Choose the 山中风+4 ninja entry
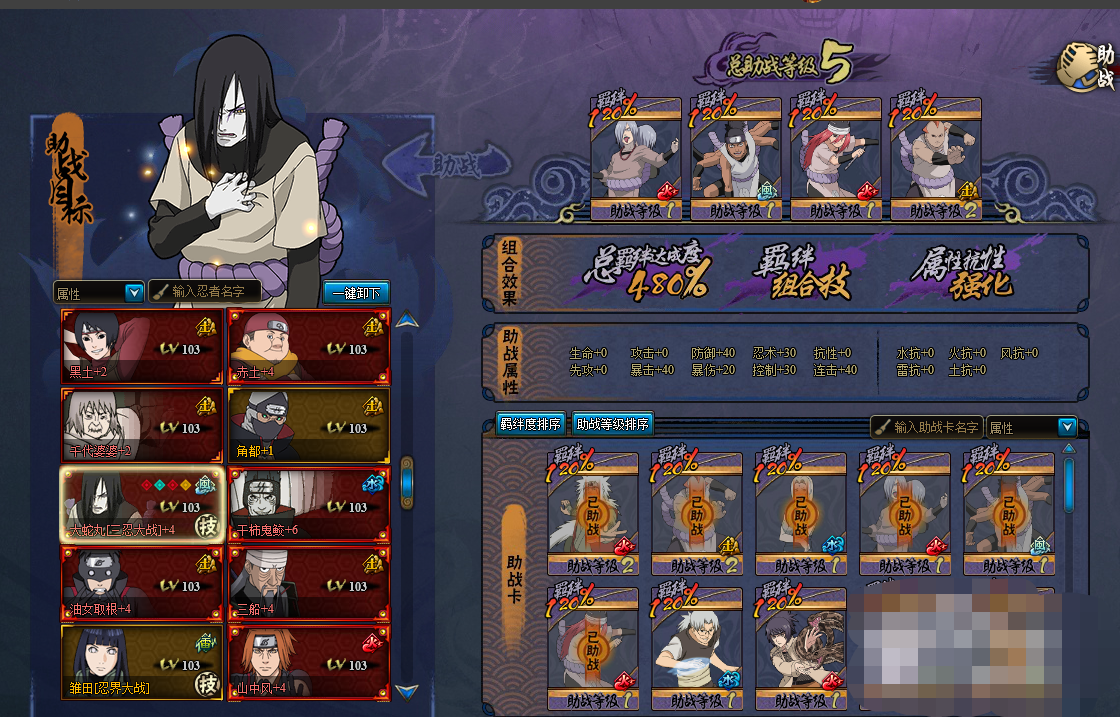This screenshot has height=717, width=1120. point(308,661)
